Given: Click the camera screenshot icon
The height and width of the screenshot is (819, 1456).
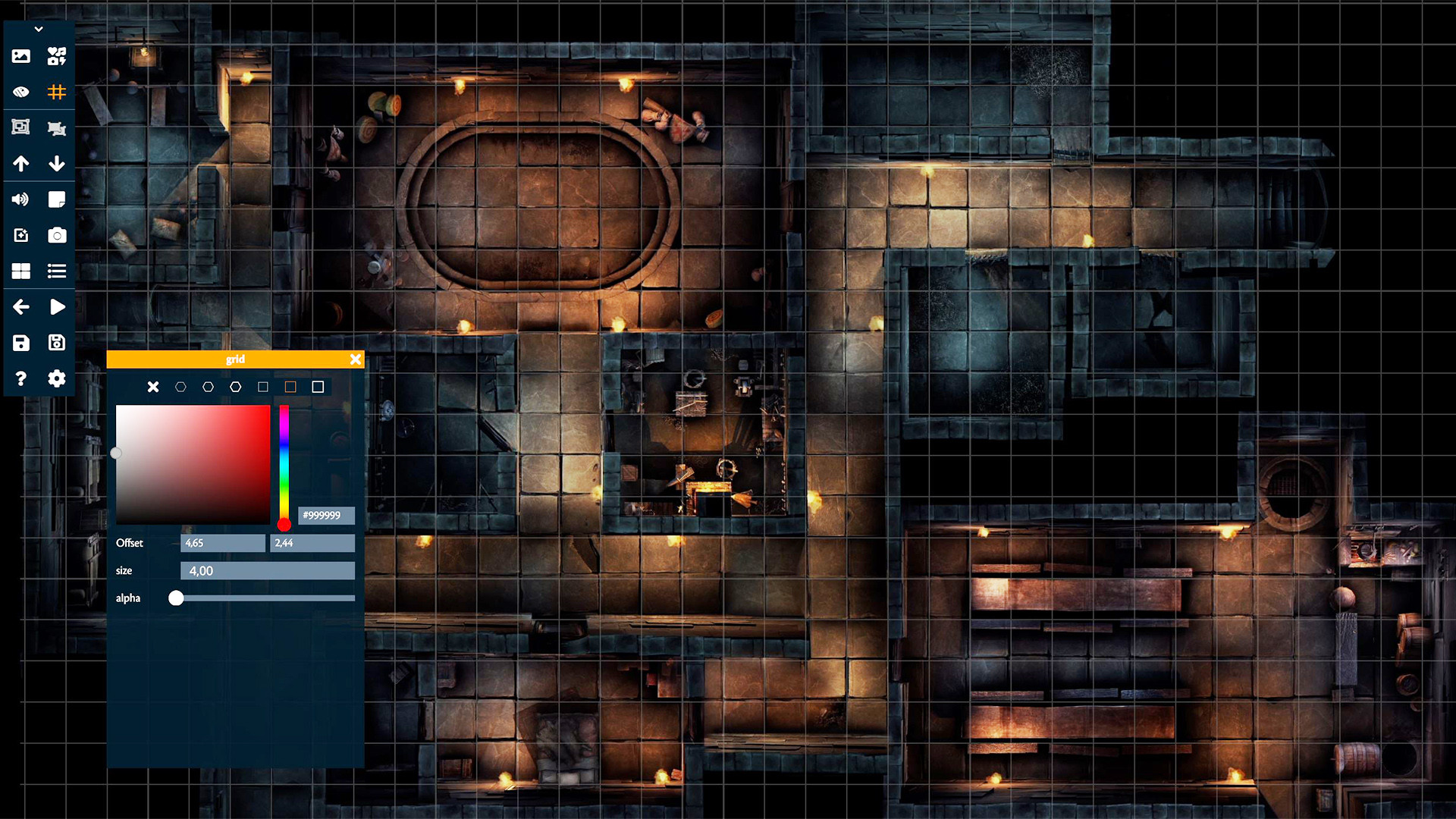Looking at the screenshot, I should point(57,235).
